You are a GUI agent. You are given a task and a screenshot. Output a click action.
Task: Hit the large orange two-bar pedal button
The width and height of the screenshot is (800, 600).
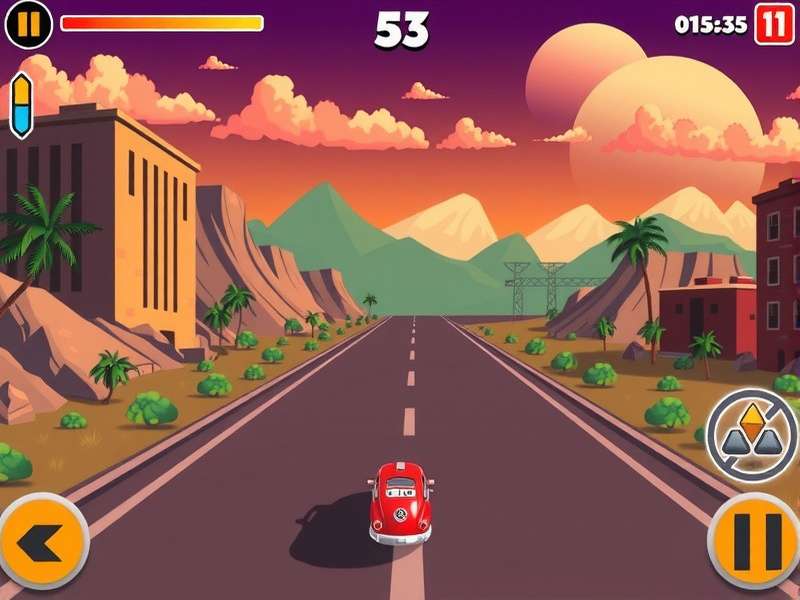[756, 541]
